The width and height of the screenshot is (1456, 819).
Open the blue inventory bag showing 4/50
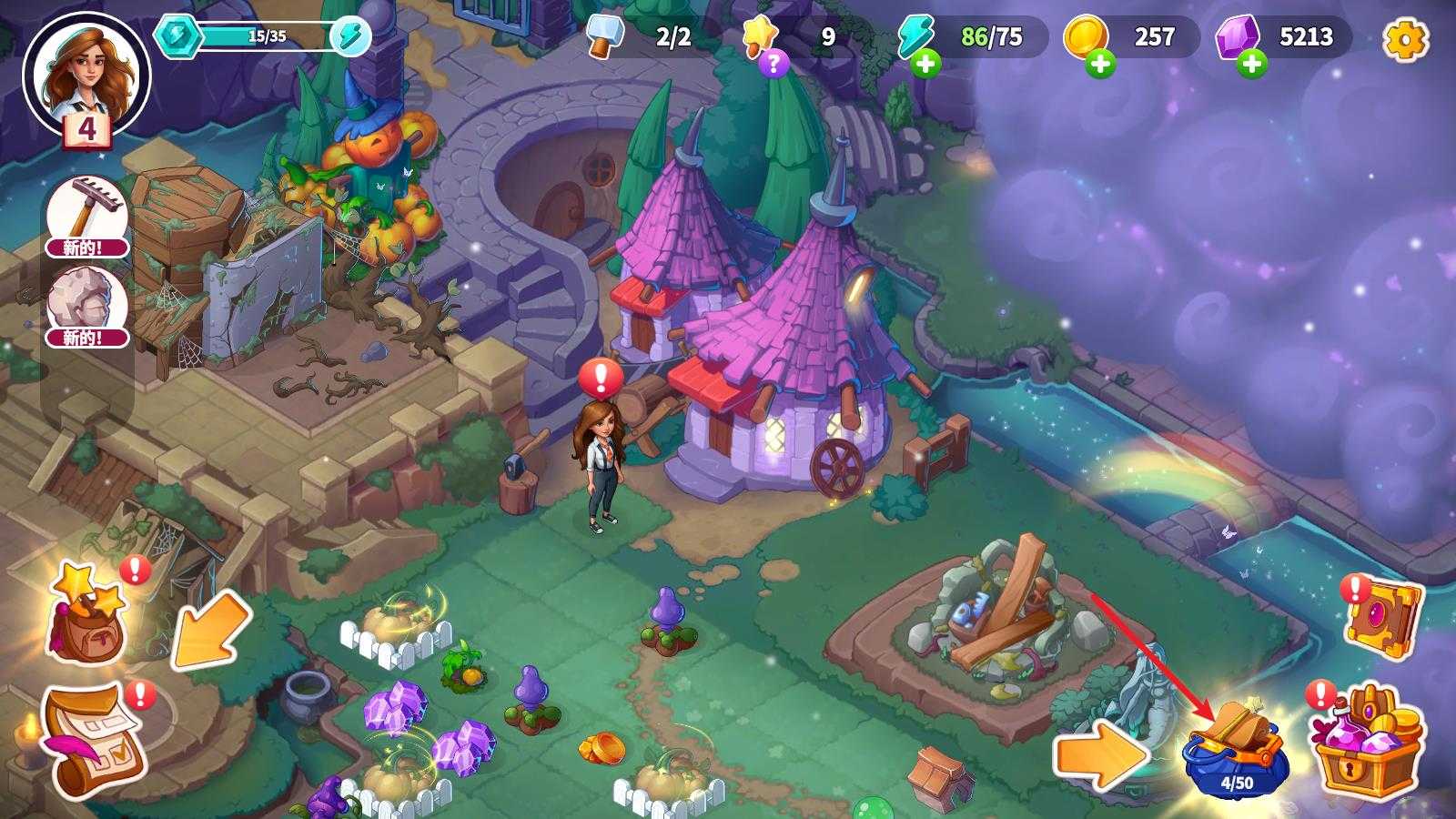click(1236, 751)
